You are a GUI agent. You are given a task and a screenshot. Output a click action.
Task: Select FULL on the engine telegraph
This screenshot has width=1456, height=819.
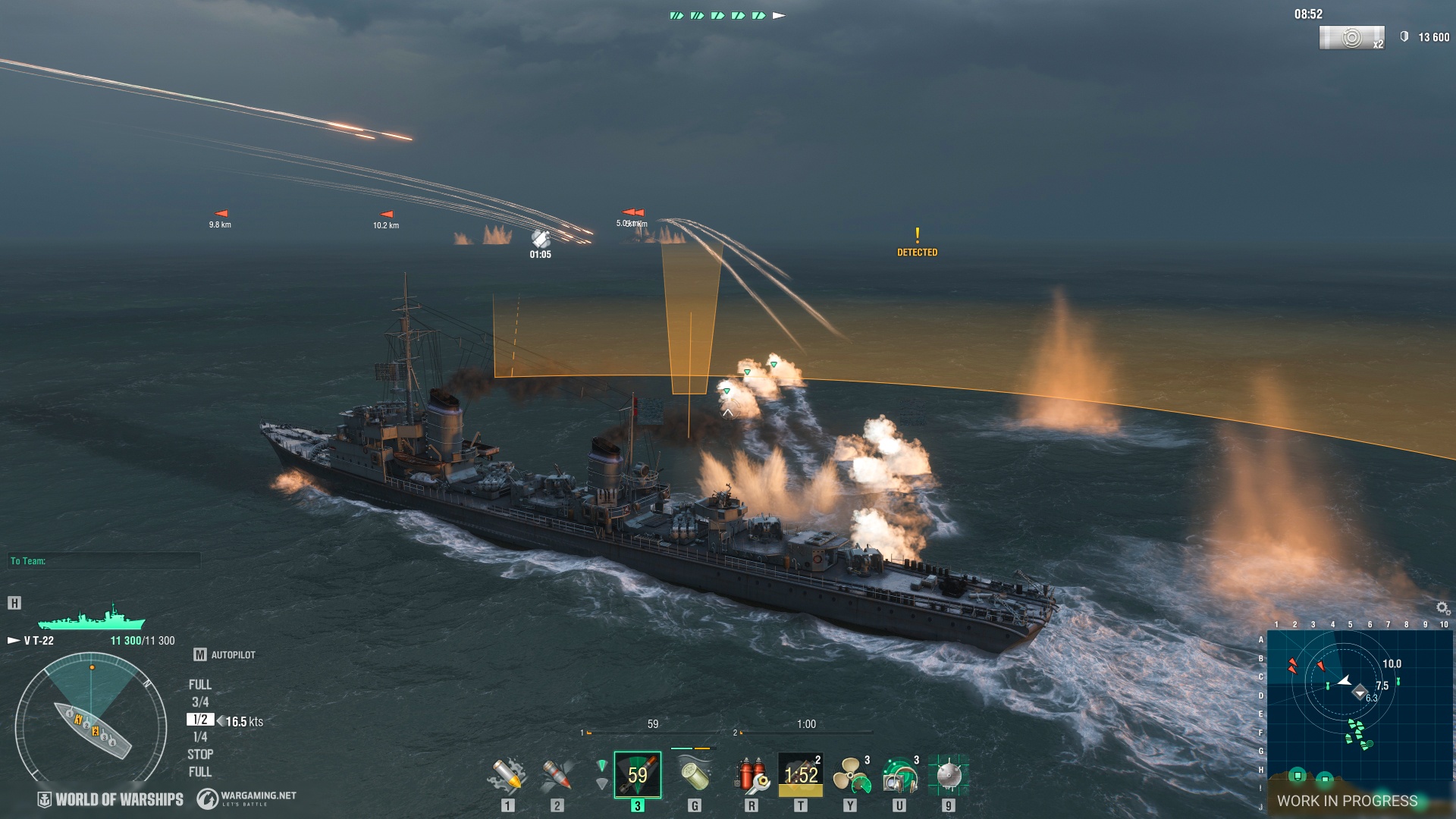(199, 683)
